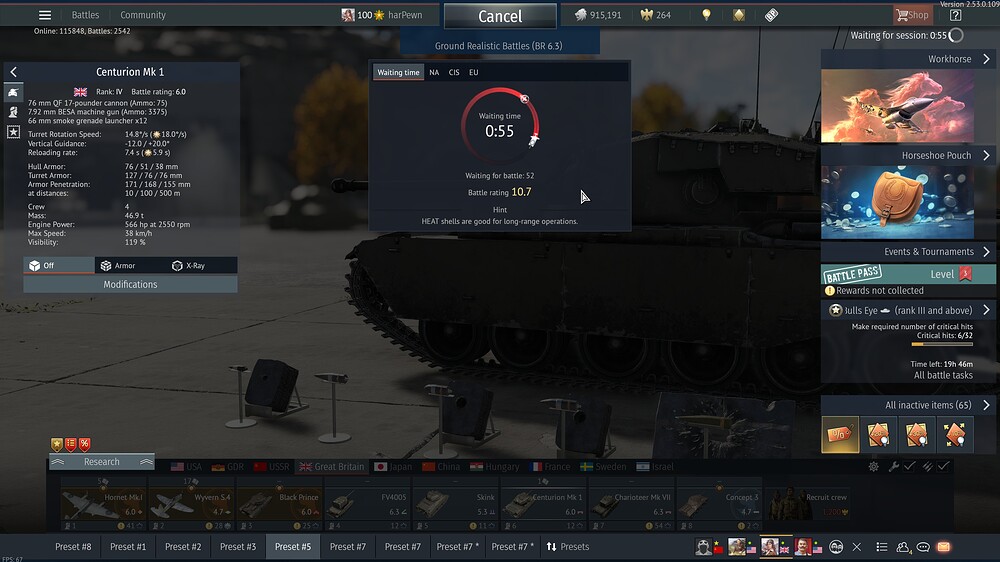Select the EU server tab
Viewport: 1000px width, 562px height.
pyautogui.click(x=474, y=72)
